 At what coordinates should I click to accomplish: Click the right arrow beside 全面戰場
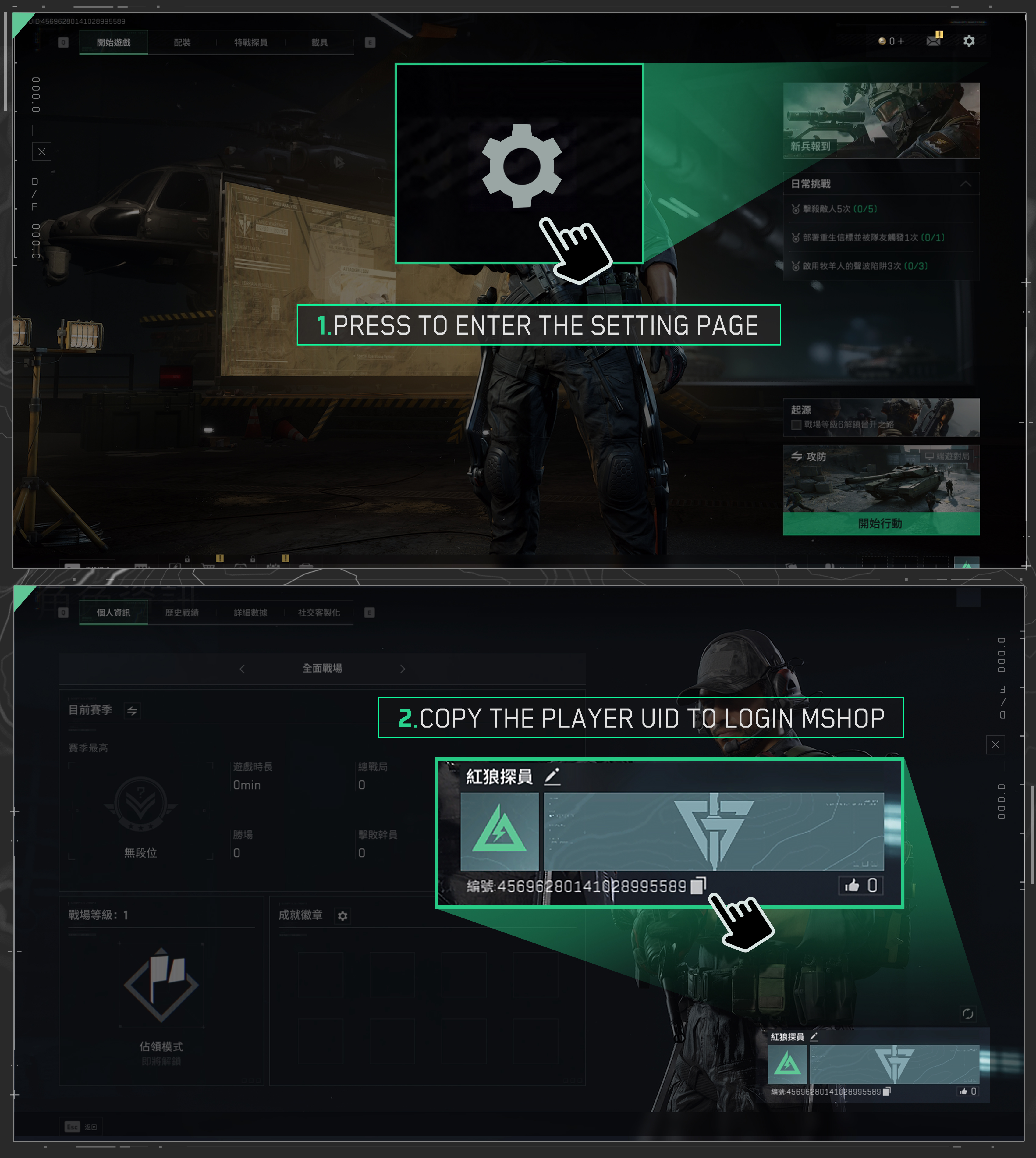click(x=403, y=669)
